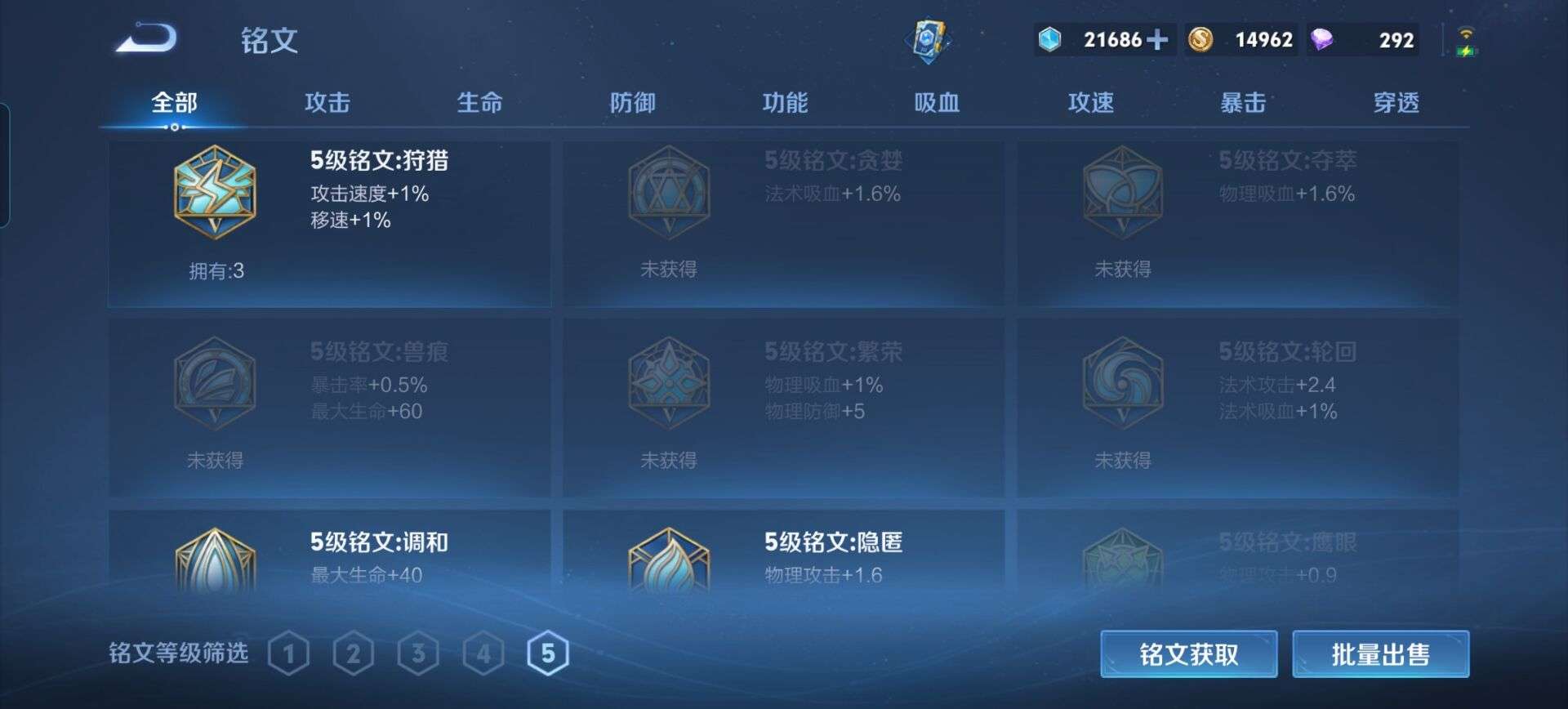Toggle level 1 in the rune level filter
This screenshot has height=709, width=1568.
coord(290,653)
